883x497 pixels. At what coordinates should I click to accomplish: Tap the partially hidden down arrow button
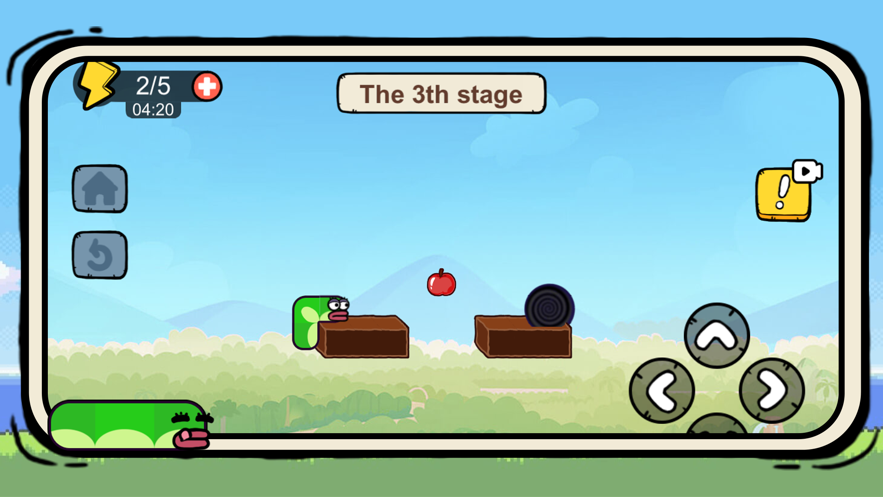point(717,427)
